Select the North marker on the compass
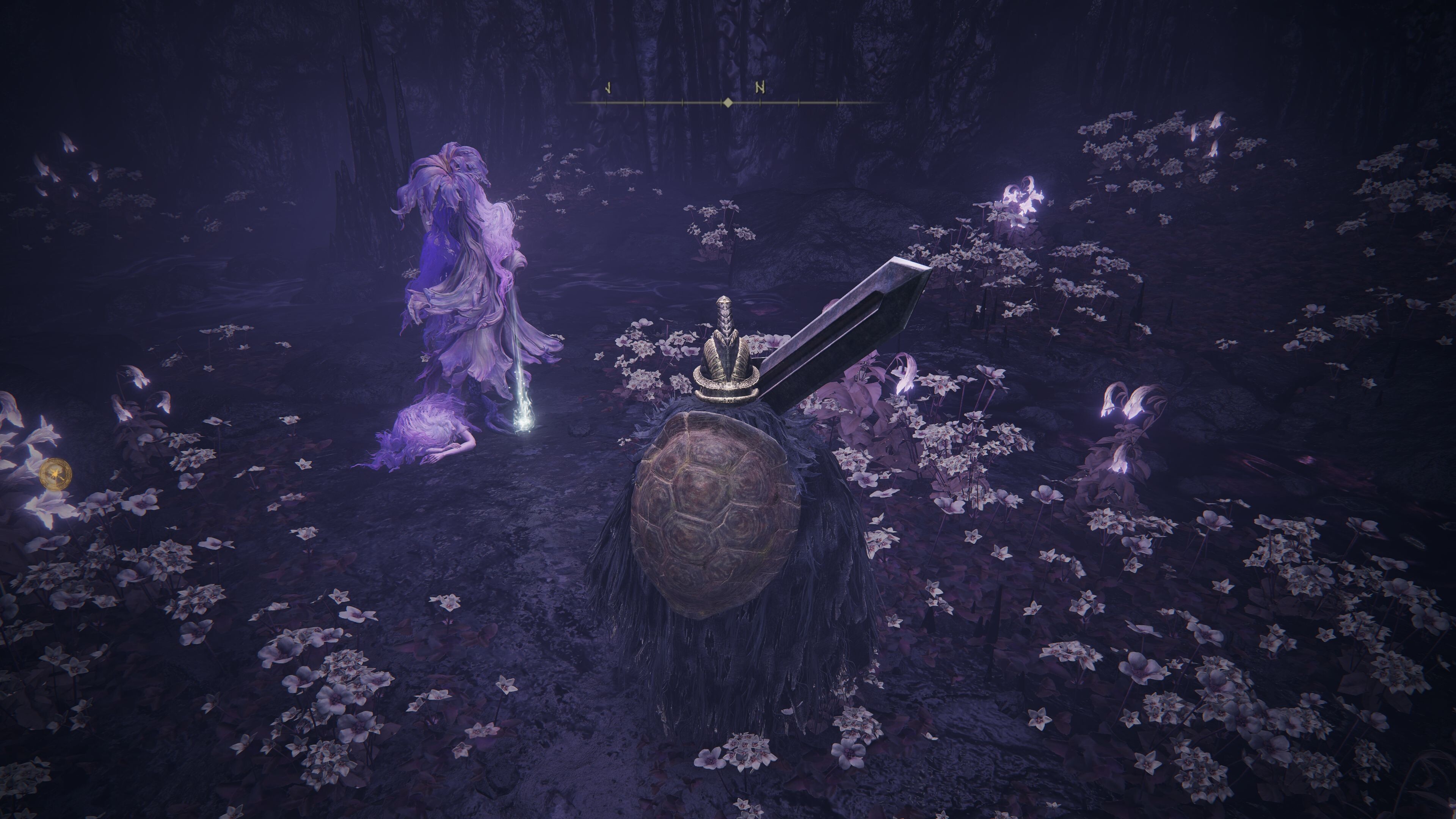Viewport: 1456px width, 819px height. point(761,88)
